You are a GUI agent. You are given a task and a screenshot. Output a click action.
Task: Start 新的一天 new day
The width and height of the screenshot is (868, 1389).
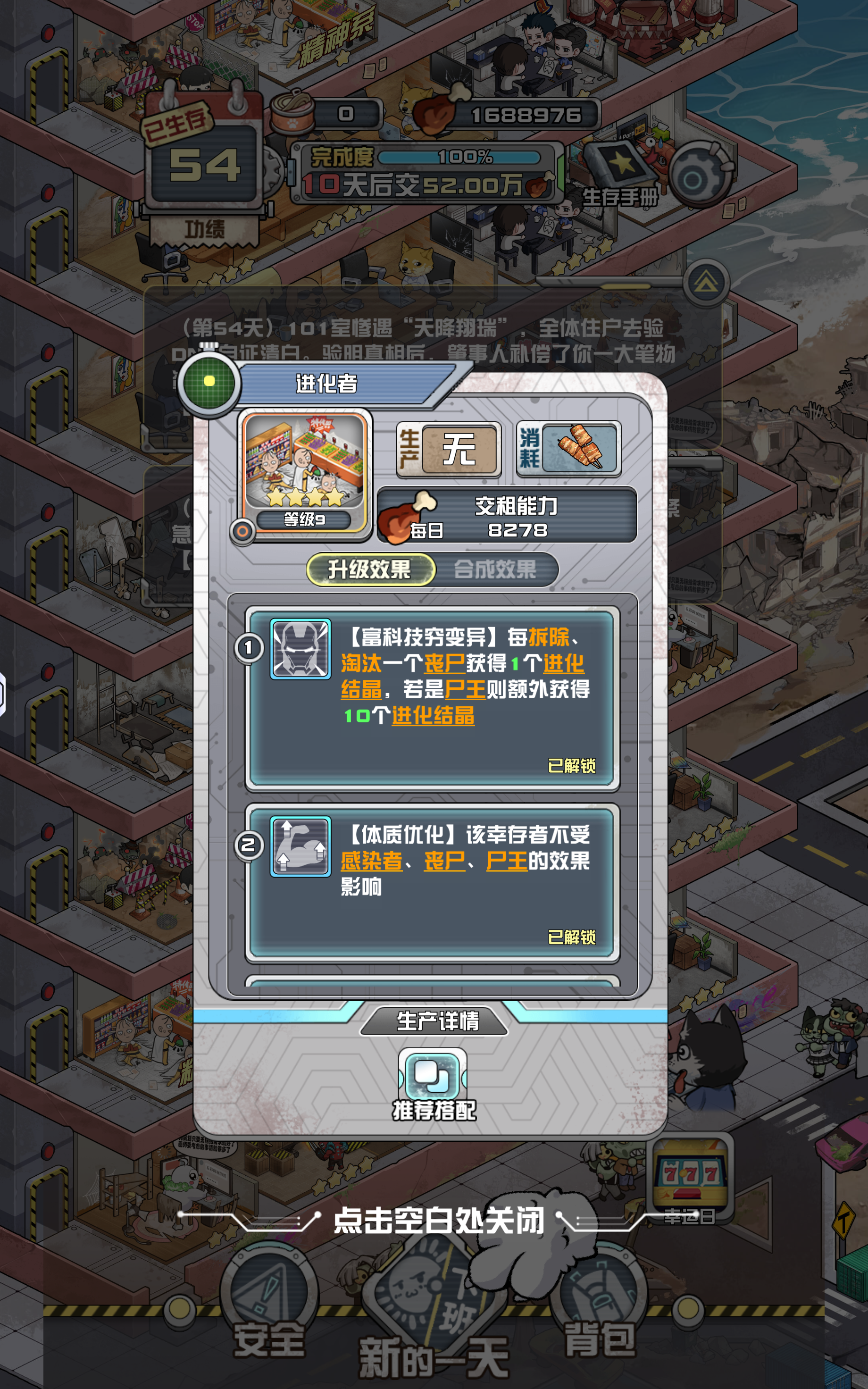point(434,1320)
